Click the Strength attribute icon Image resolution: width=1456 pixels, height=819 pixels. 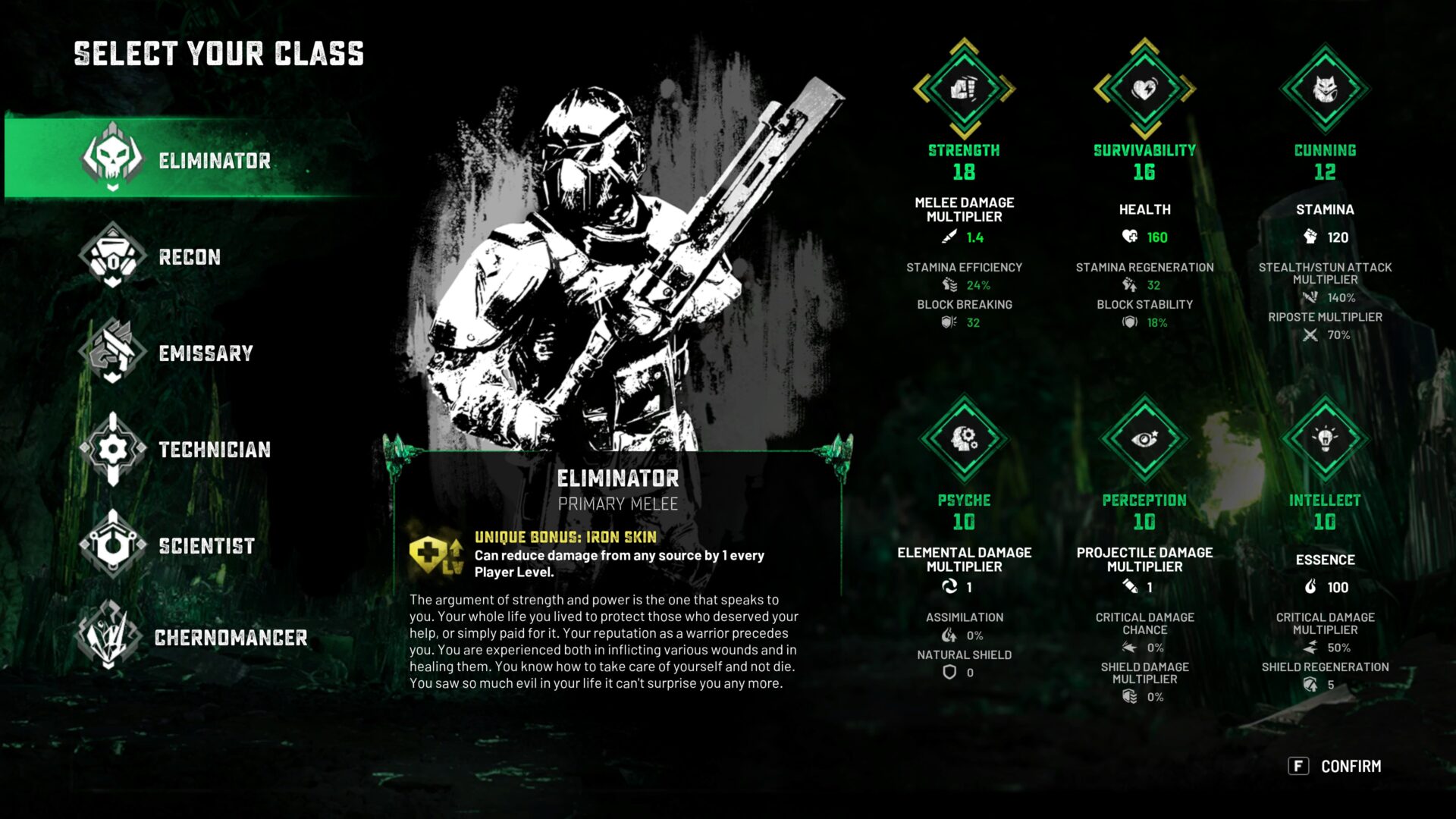964,89
